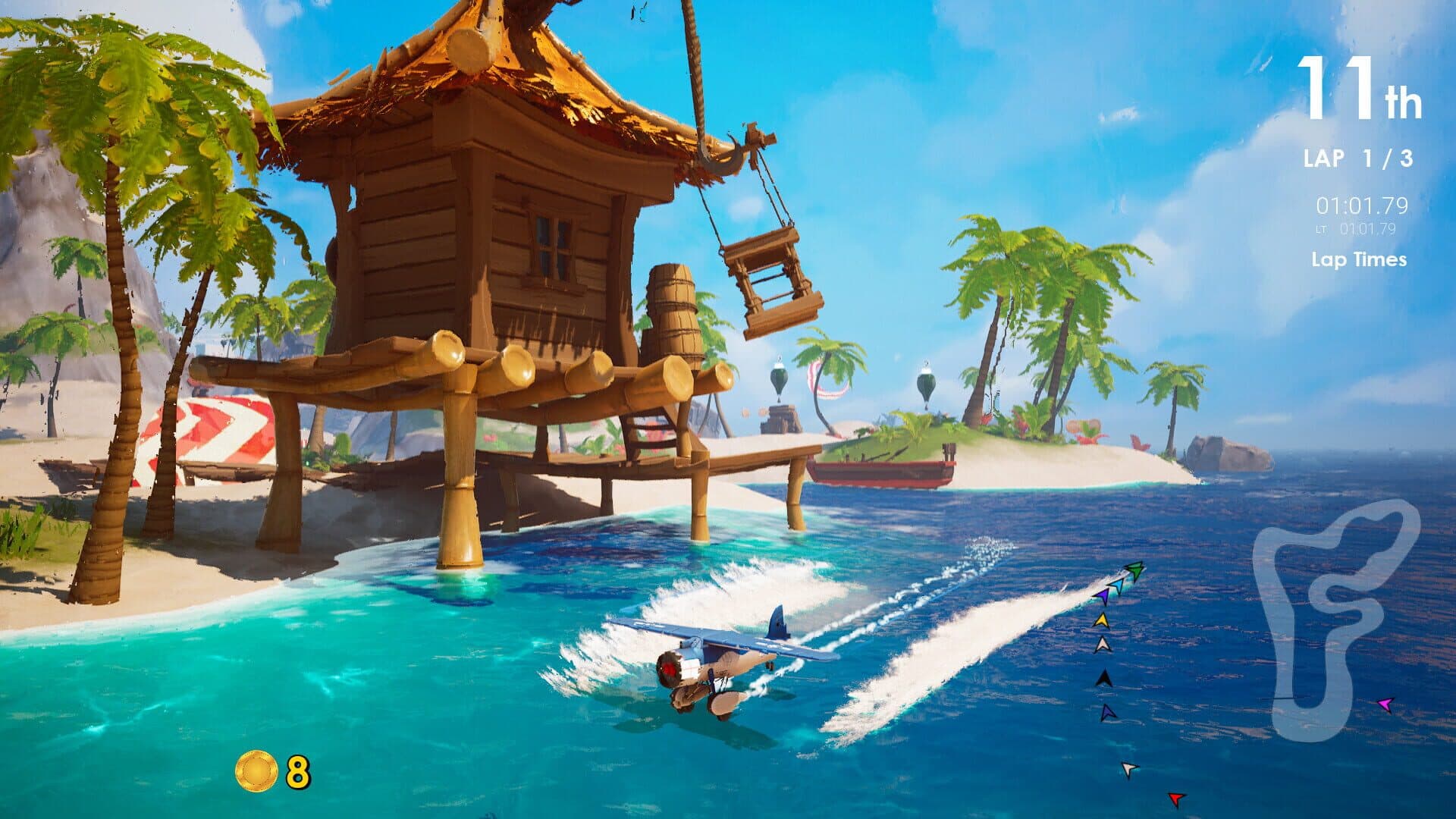
Task: Select the magenta racer arrow on the minimap
Action: [1385, 704]
